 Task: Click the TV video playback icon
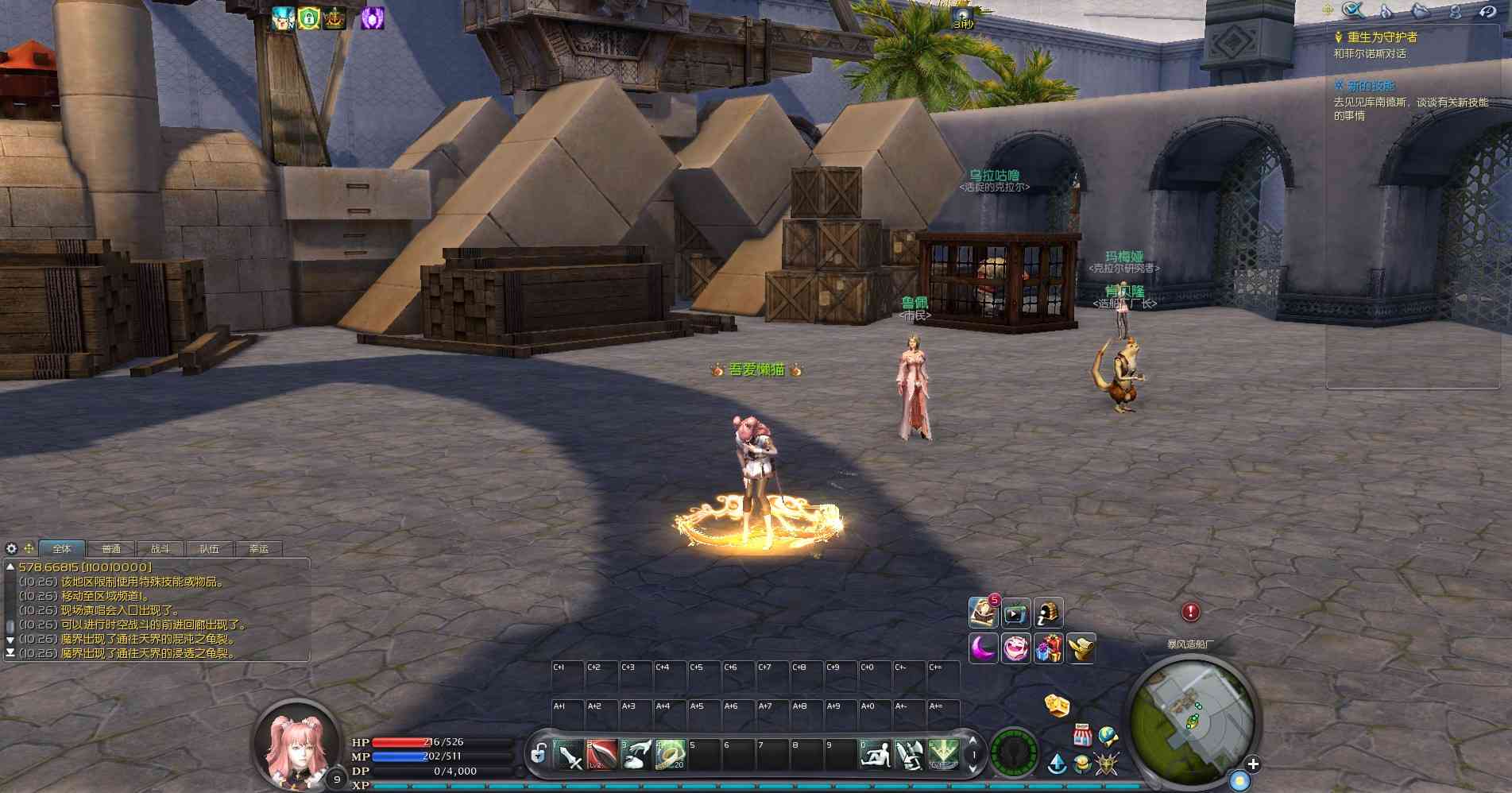point(1015,613)
